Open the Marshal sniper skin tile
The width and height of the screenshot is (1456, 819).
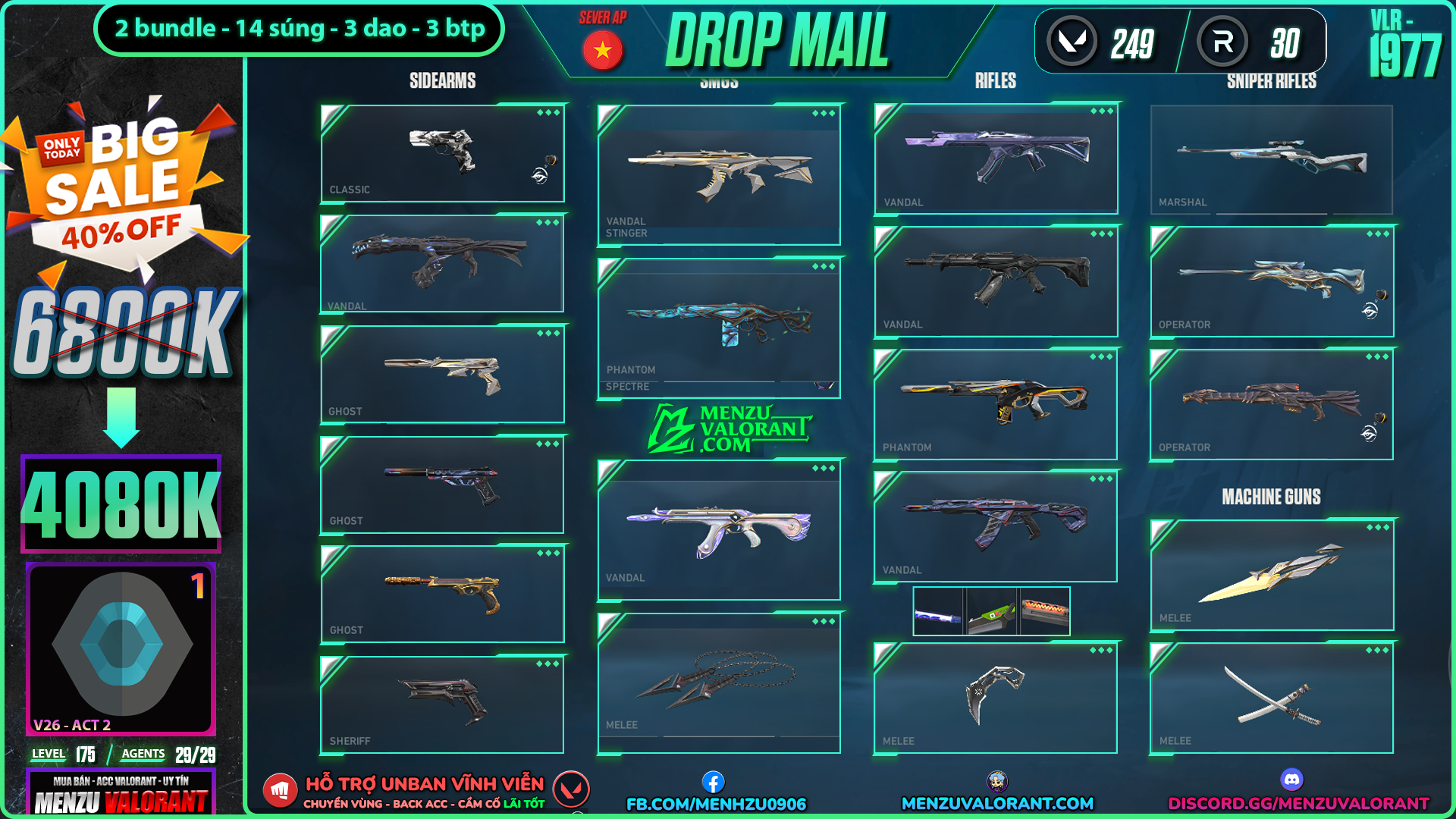point(1271,159)
